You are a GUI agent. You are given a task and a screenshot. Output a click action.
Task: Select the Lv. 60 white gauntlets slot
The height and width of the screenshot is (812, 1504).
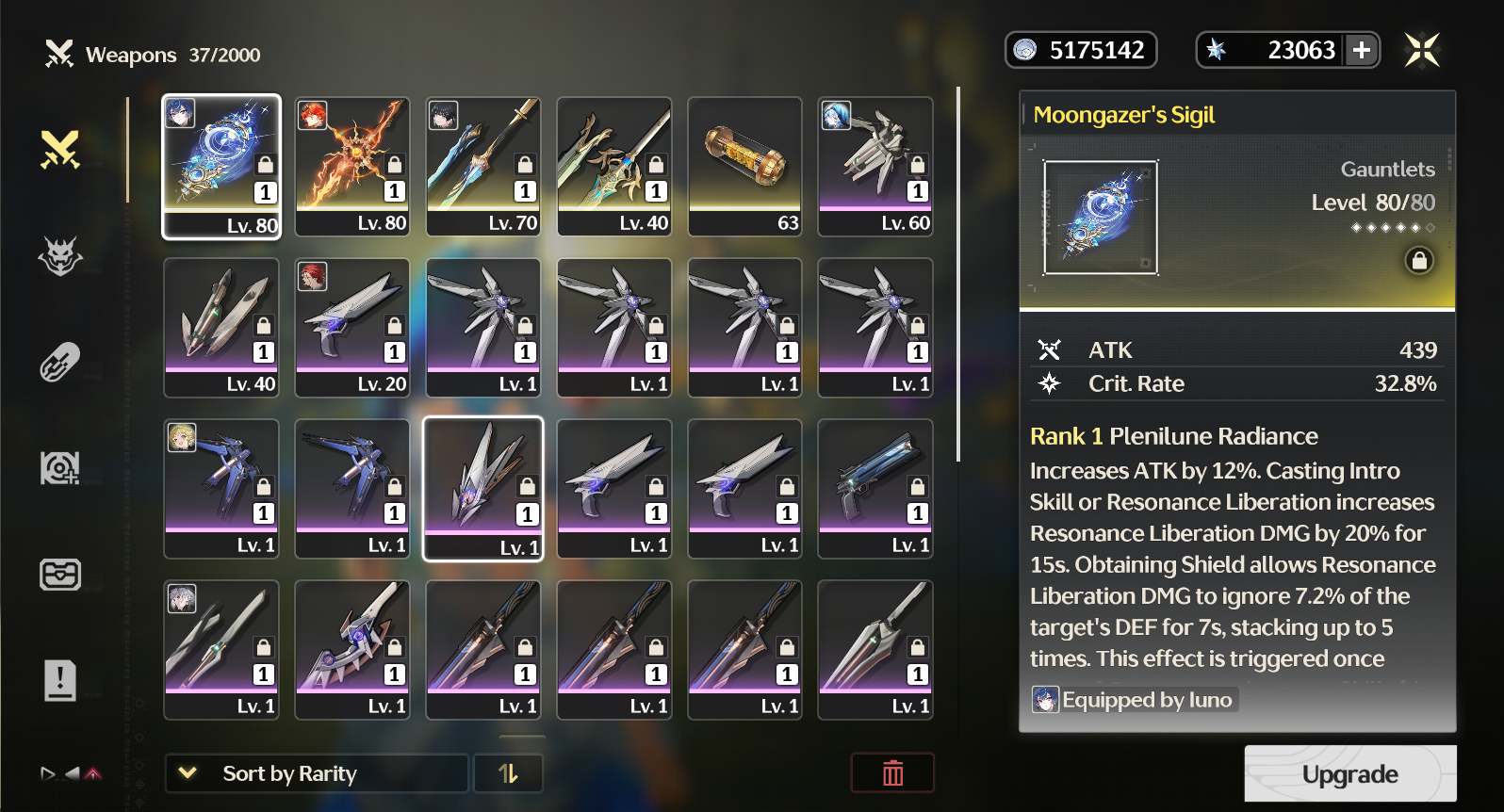pyautogui.click(x=876, y=167)
